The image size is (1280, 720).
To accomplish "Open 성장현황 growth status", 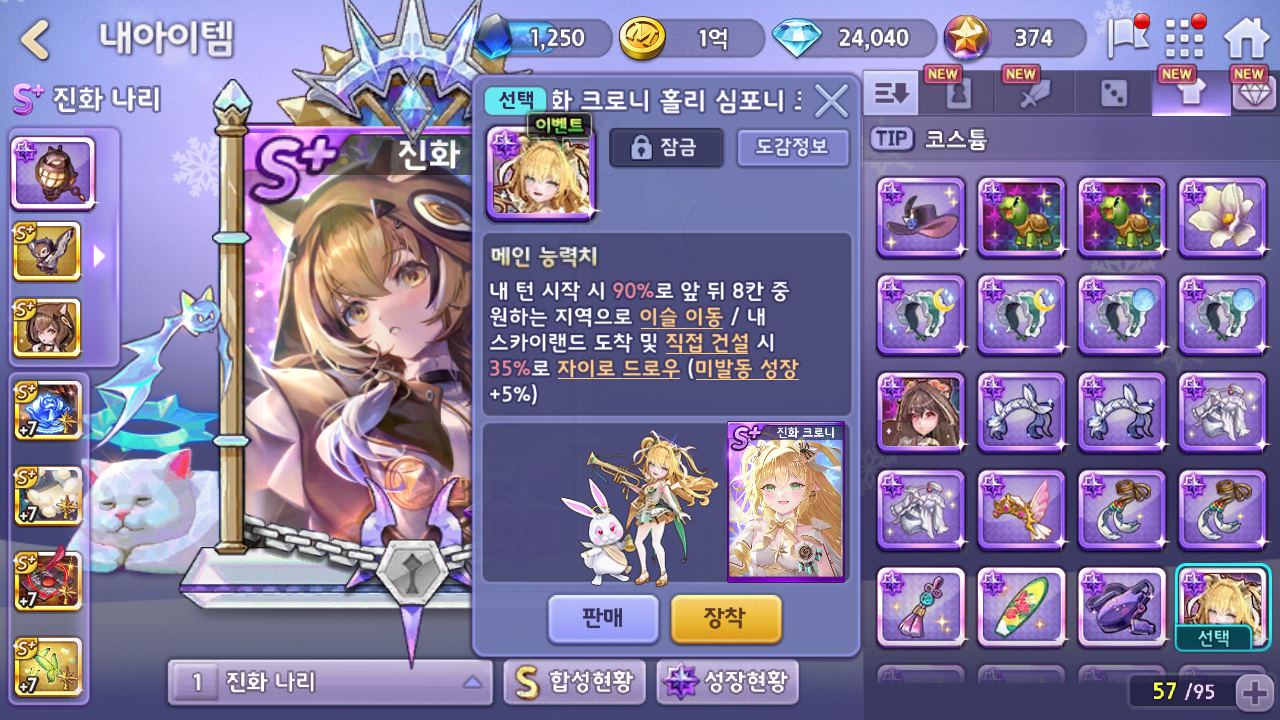I will (x=727, y=682).
